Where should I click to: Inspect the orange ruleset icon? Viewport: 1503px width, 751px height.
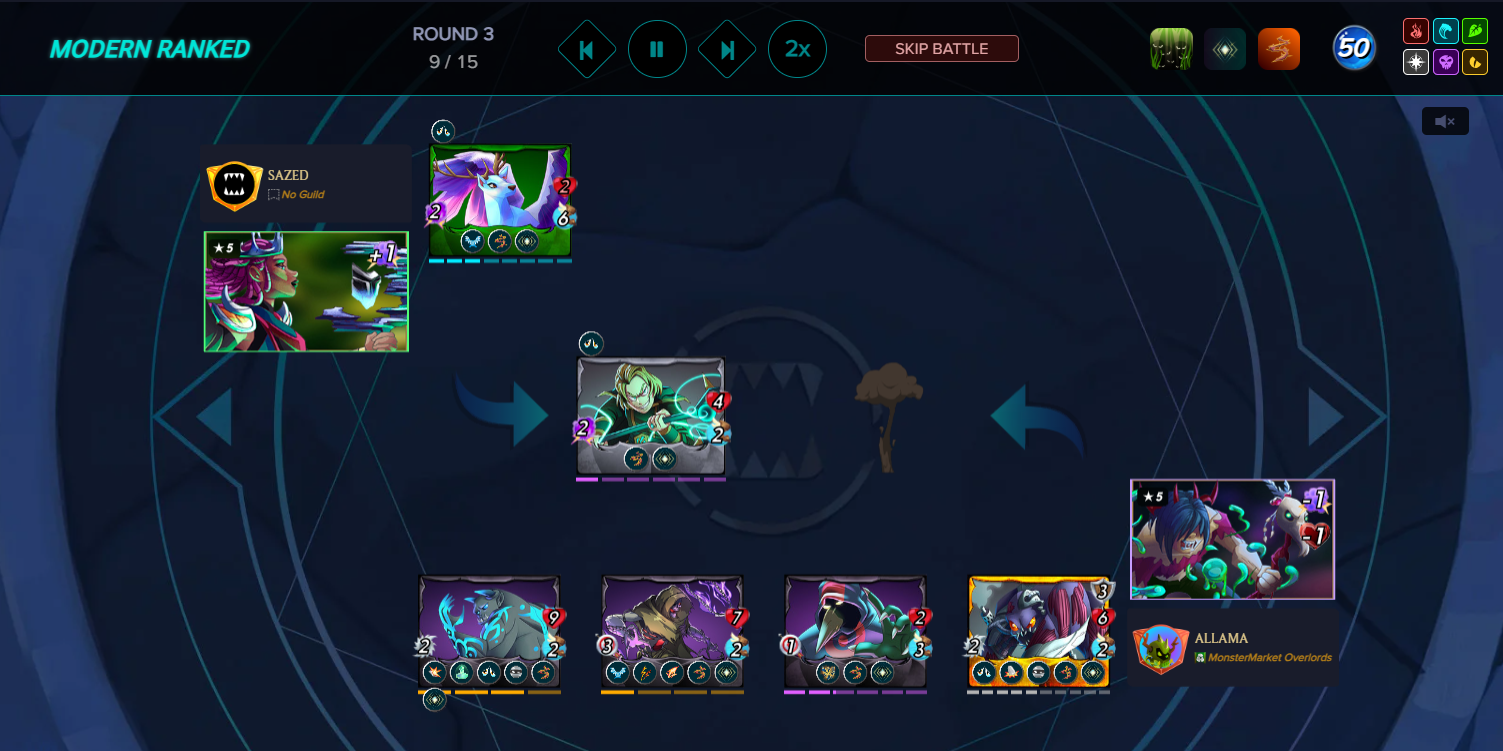[1280, 47]
